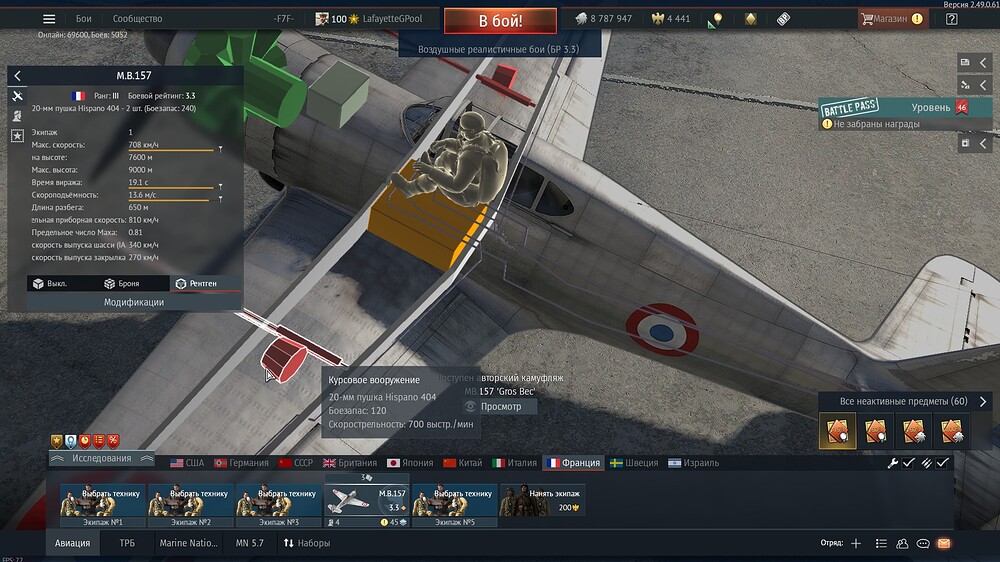Click Просмотр to preview the camouflage
This screenshot has width=1000, height=562.
pyautogui.click(x=500, y=407)
